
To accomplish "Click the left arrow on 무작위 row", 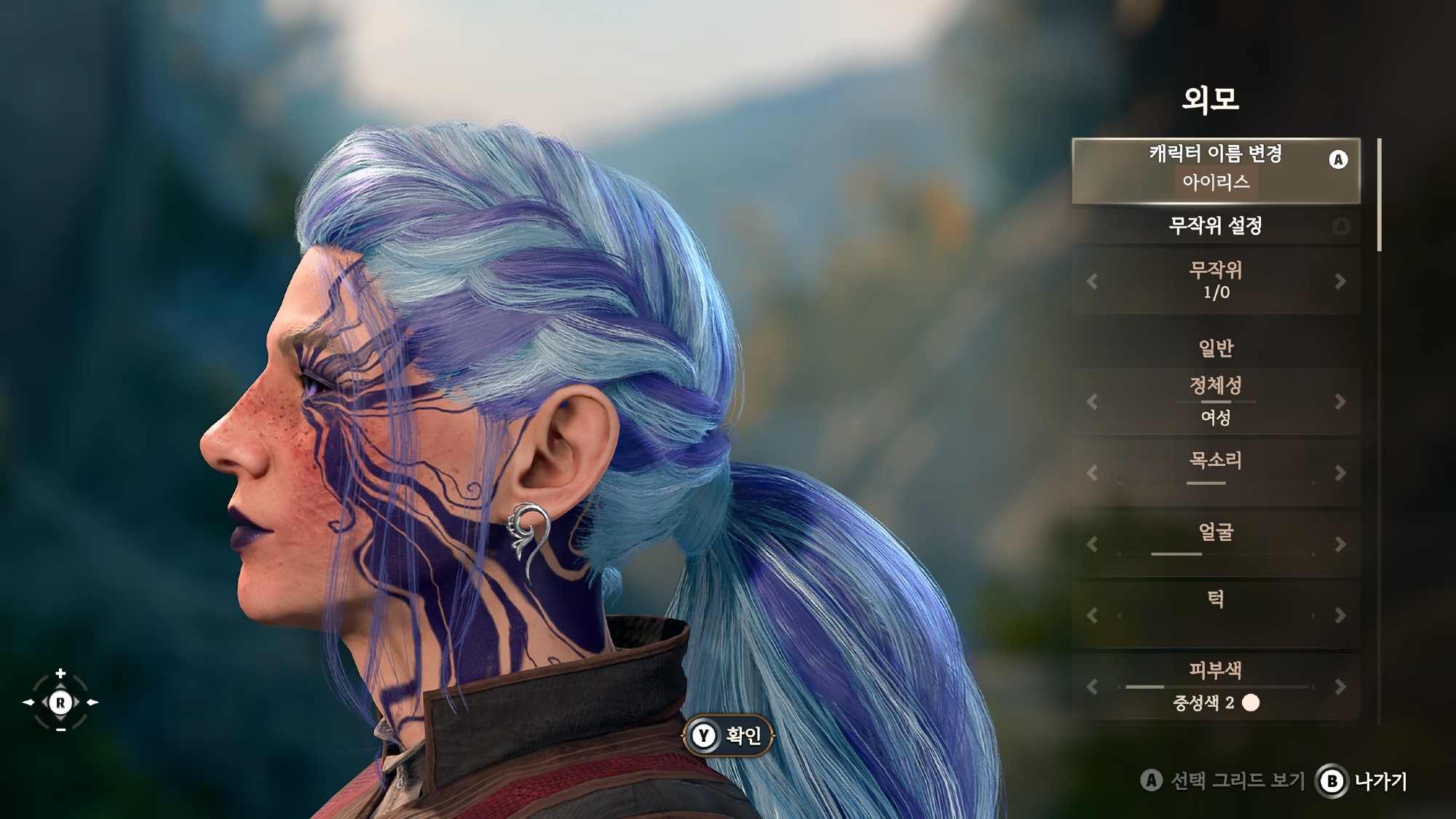I will point(1091,282).
